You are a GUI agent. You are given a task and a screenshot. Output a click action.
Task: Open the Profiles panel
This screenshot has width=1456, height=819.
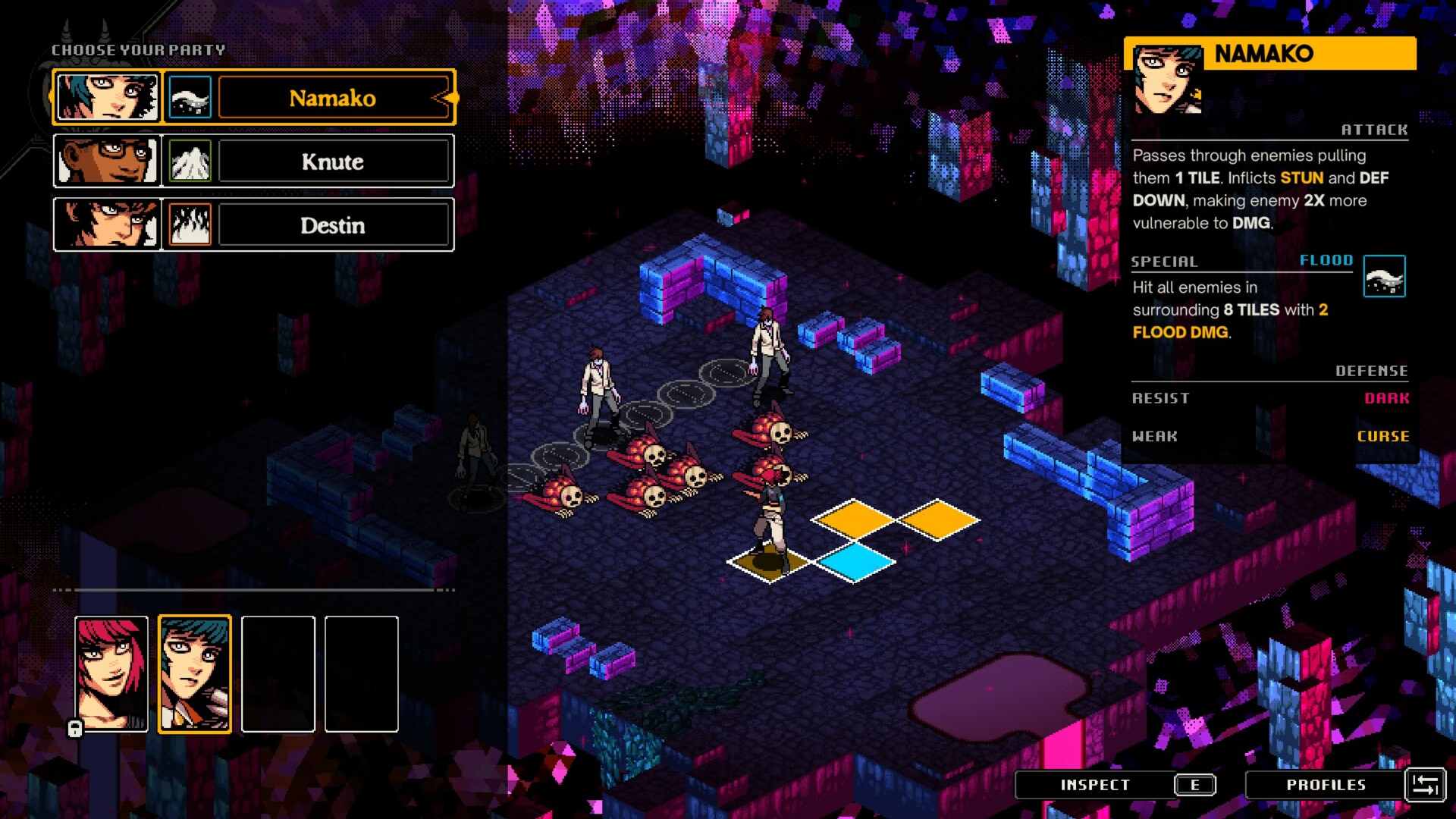click(1326, 785)
